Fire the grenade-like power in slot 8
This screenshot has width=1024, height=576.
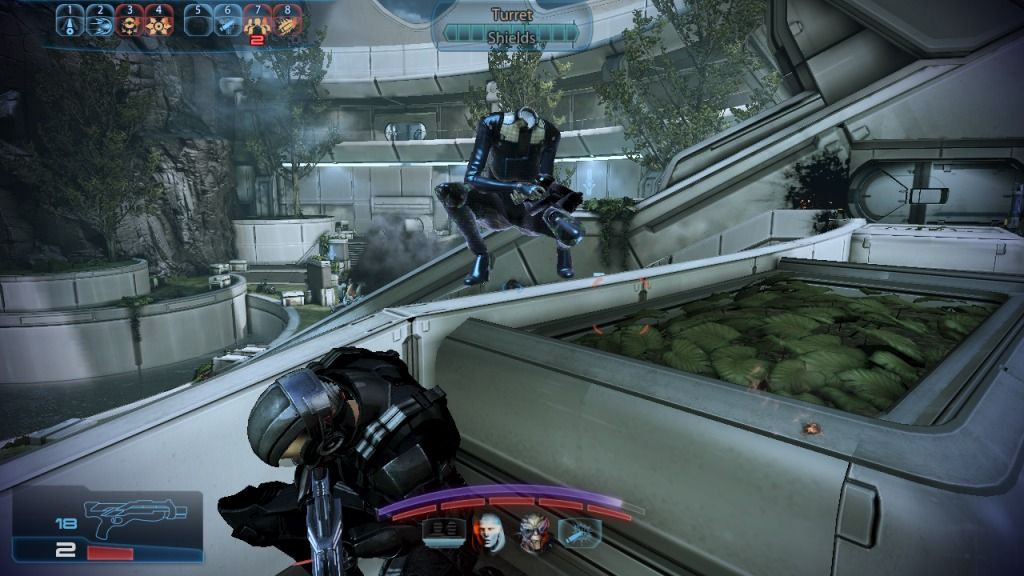[x=288, y=21]
